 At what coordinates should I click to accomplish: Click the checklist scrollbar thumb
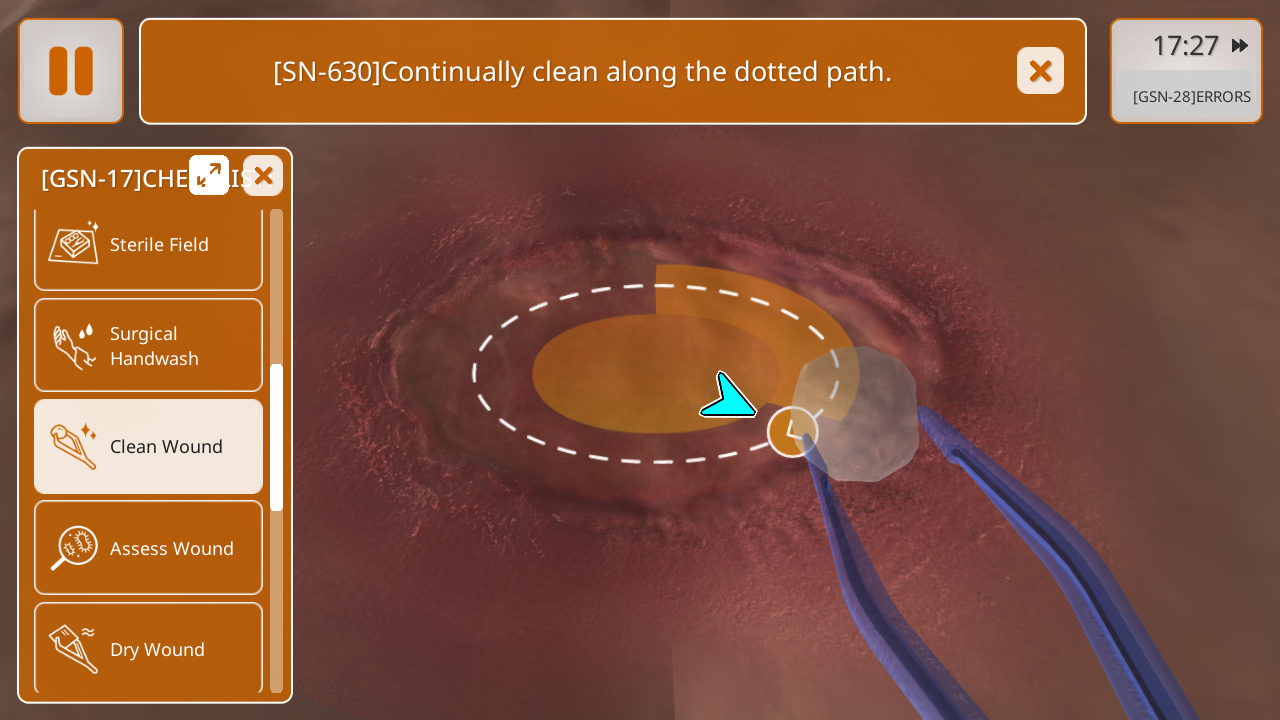tap(276, 438)
